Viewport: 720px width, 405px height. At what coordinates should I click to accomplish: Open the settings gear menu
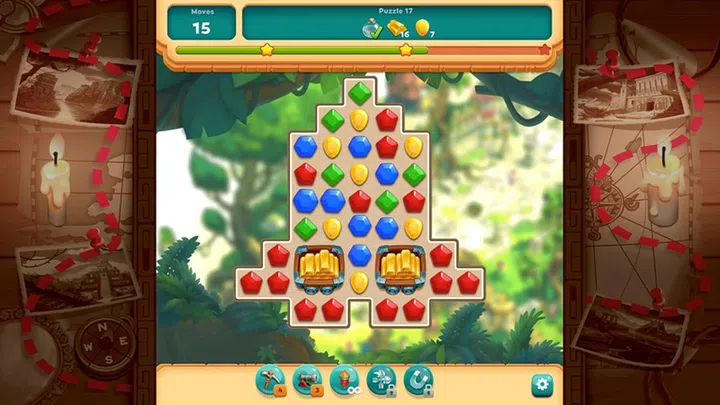[x=541, y=382]
